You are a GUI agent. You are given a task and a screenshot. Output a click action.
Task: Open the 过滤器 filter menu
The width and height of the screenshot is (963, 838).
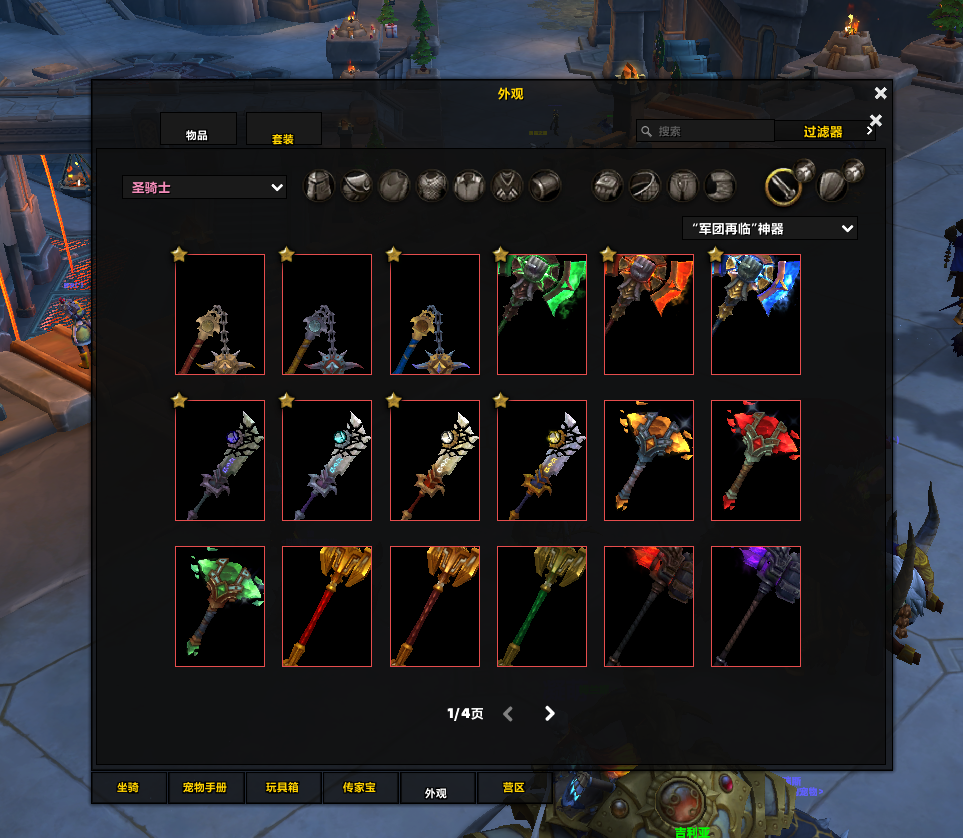tap(824, 131)
